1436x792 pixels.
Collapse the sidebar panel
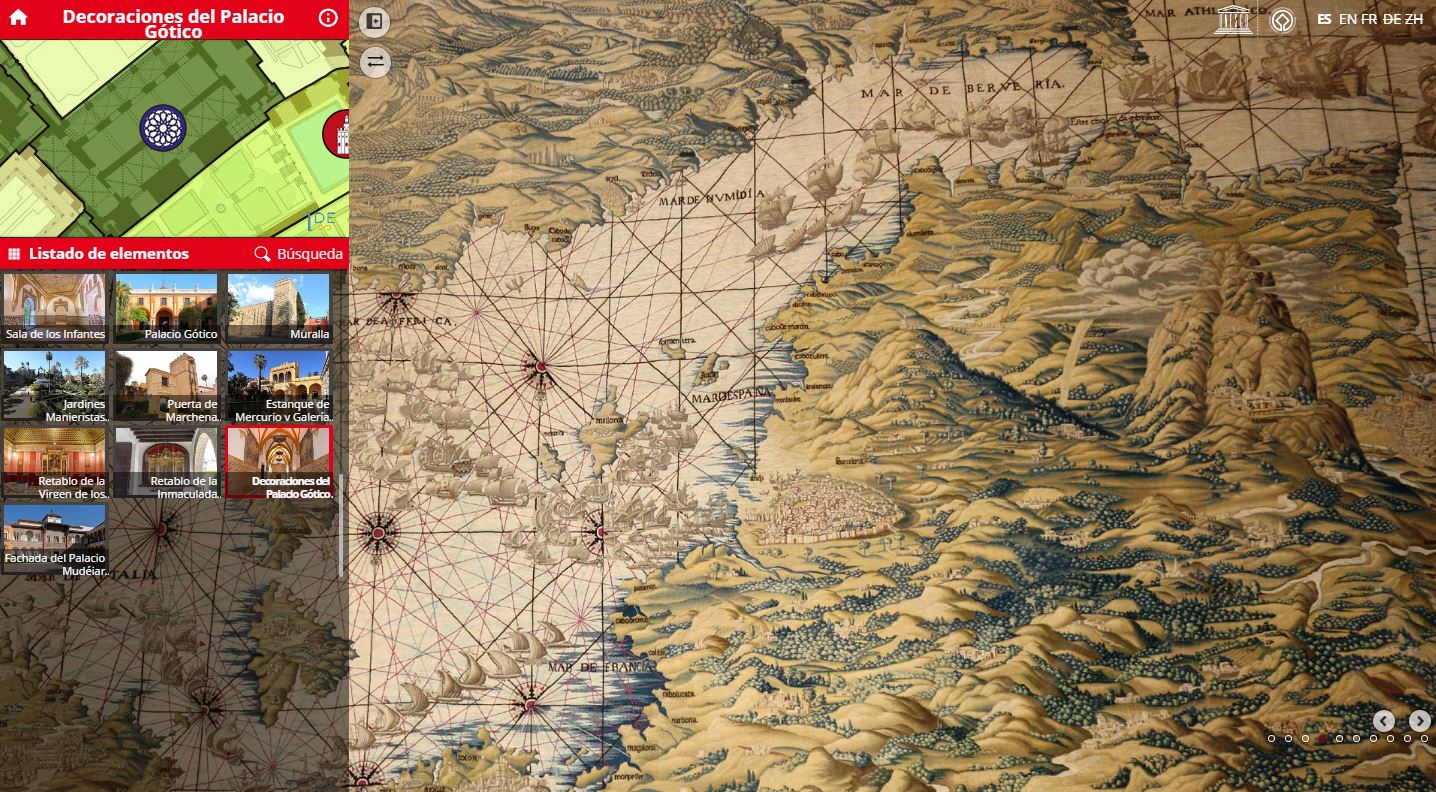[x=374, y=20]
